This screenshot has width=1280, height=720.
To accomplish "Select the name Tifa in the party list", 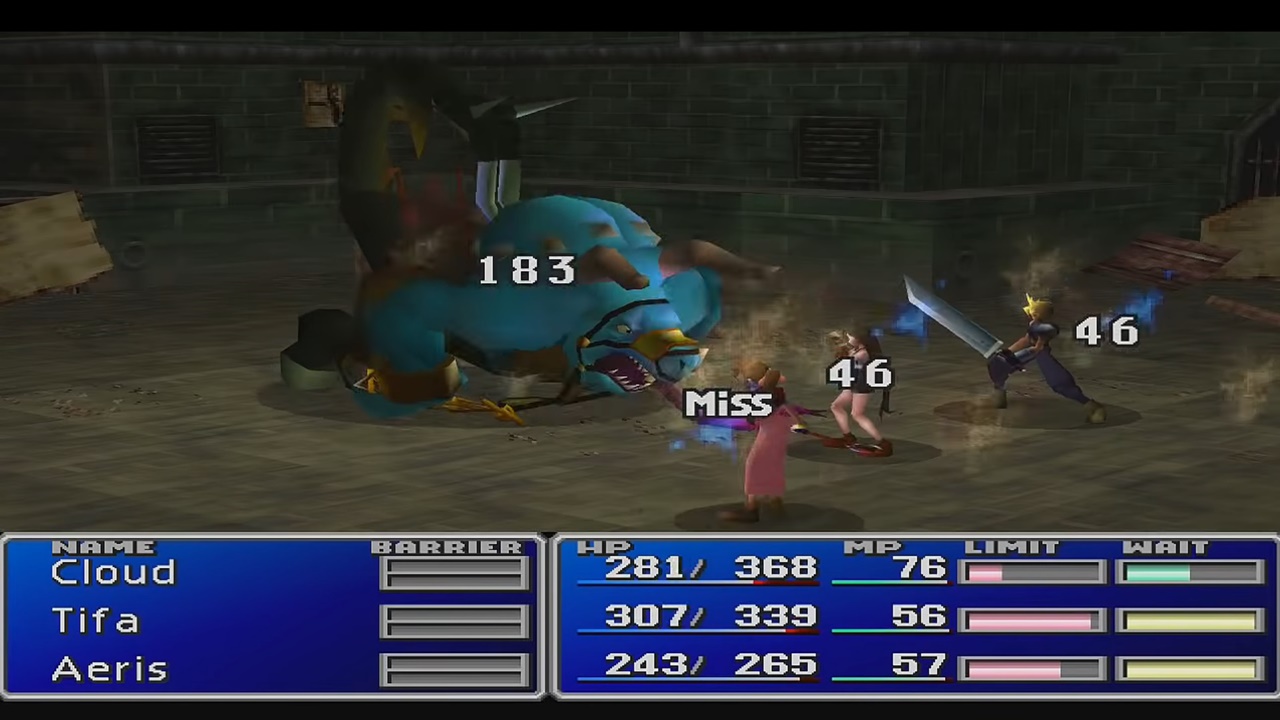I will tap(95, 620).
